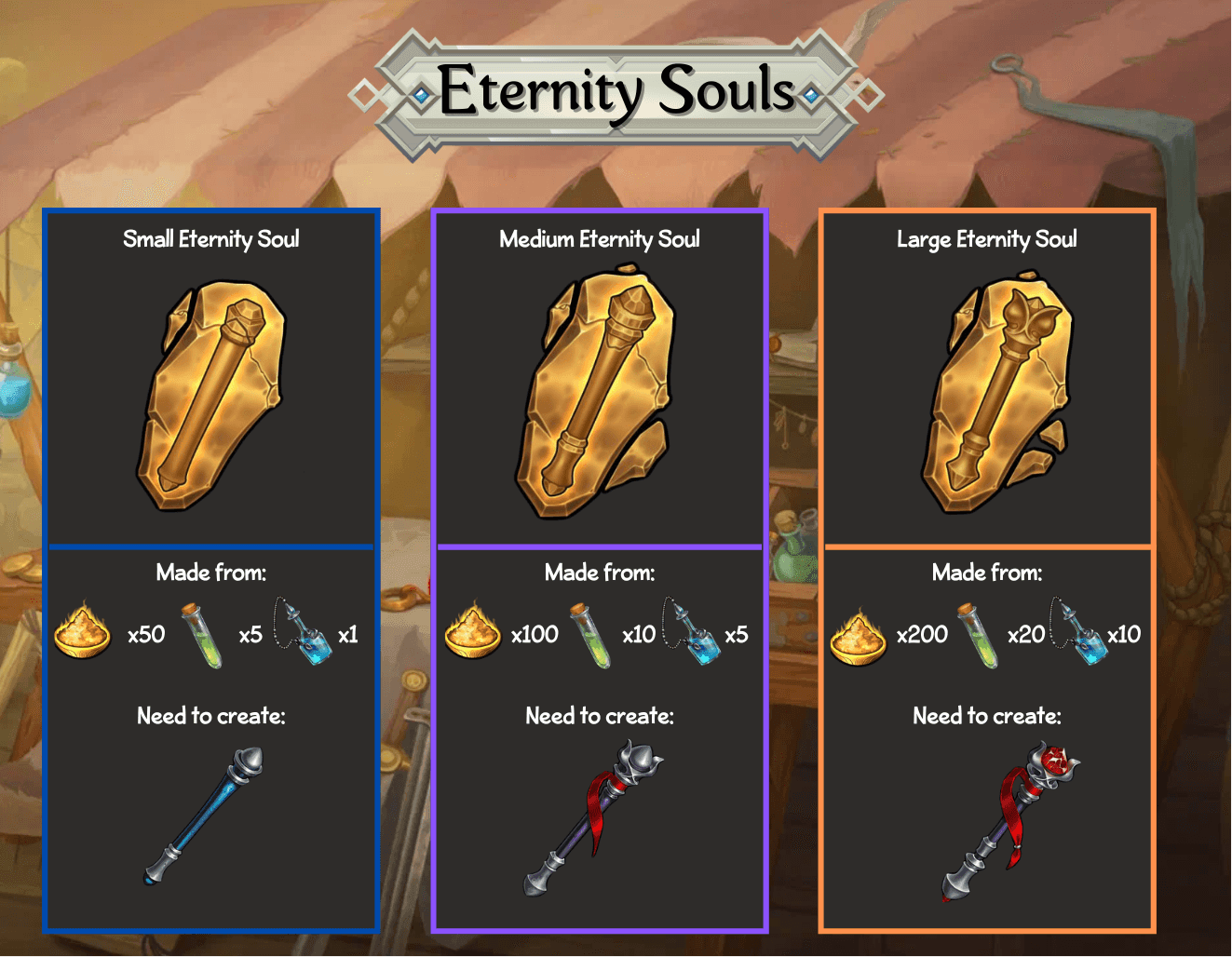Click the gold dust icon marked x50
The width and height of the screenshot is (1232, 957).
pyautogui.click(x=82, y=631)
